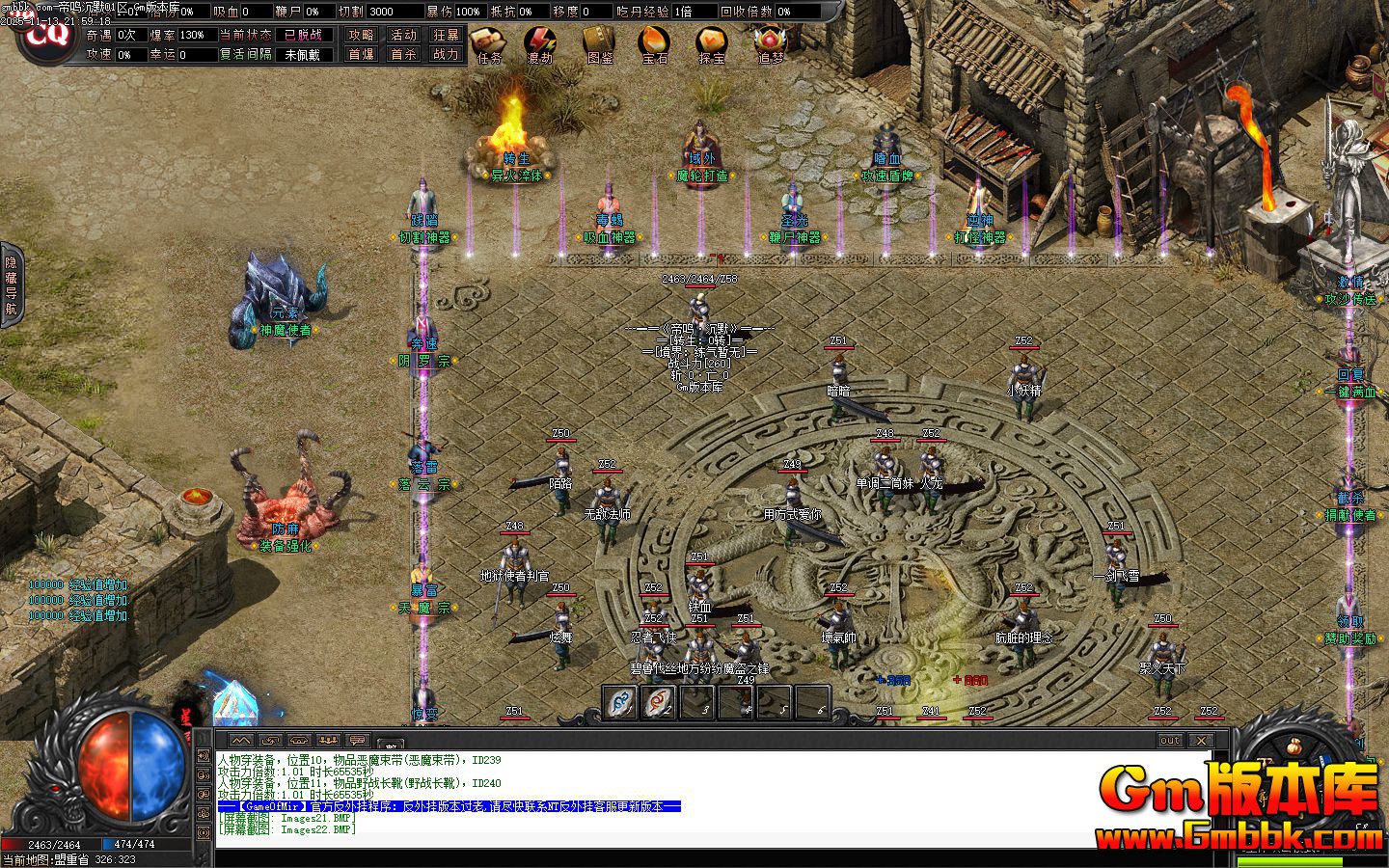Screen dimensions: 1389x868
Task: Open the 活动 activities menu
Action: point(403,34)
